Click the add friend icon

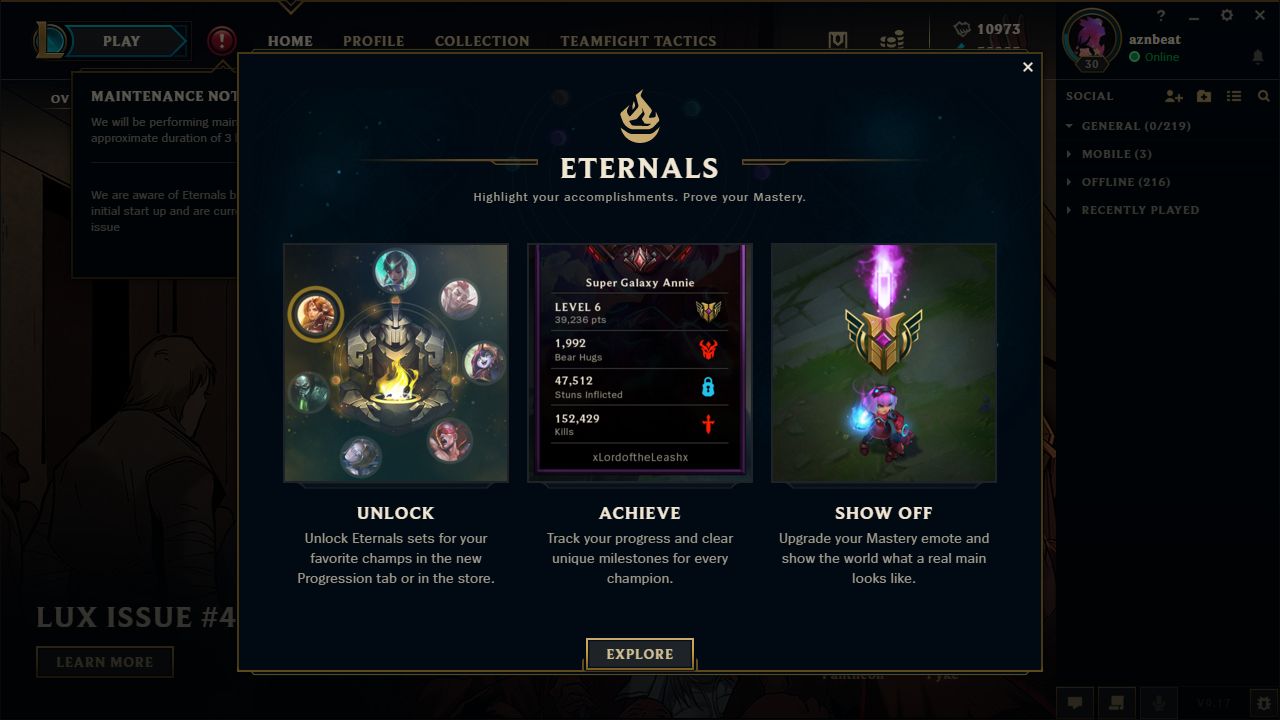(1173, 96)
